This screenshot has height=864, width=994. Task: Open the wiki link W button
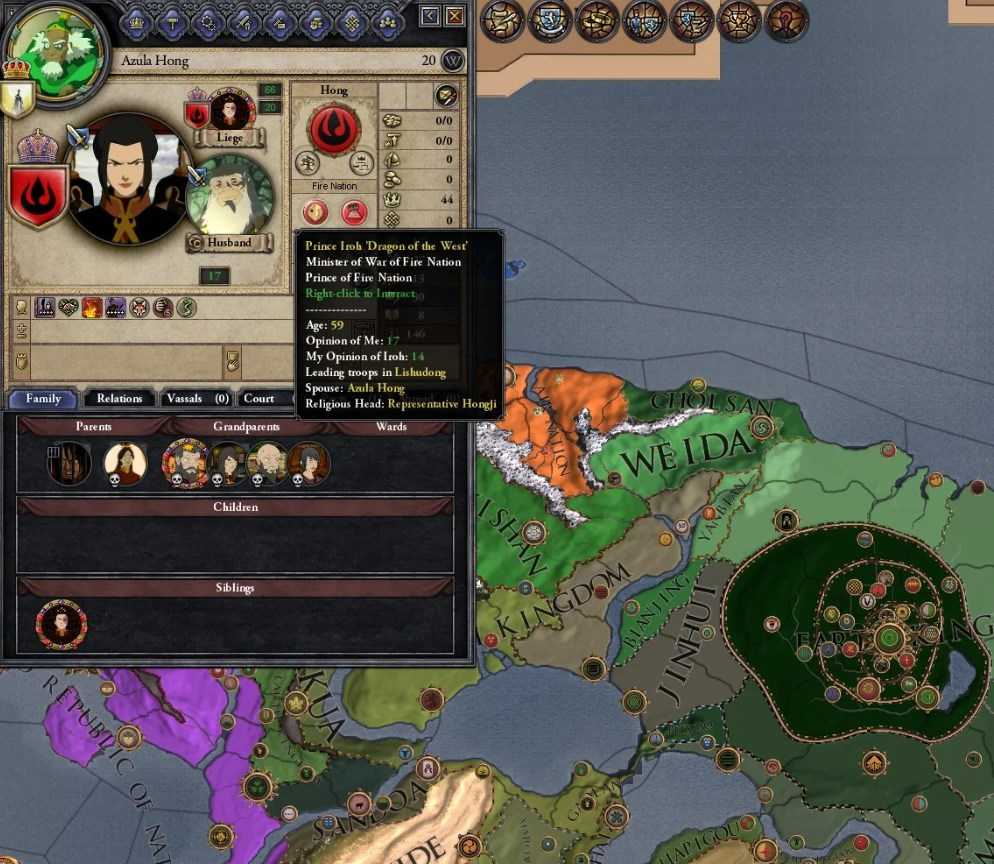[x=453, y=60]
